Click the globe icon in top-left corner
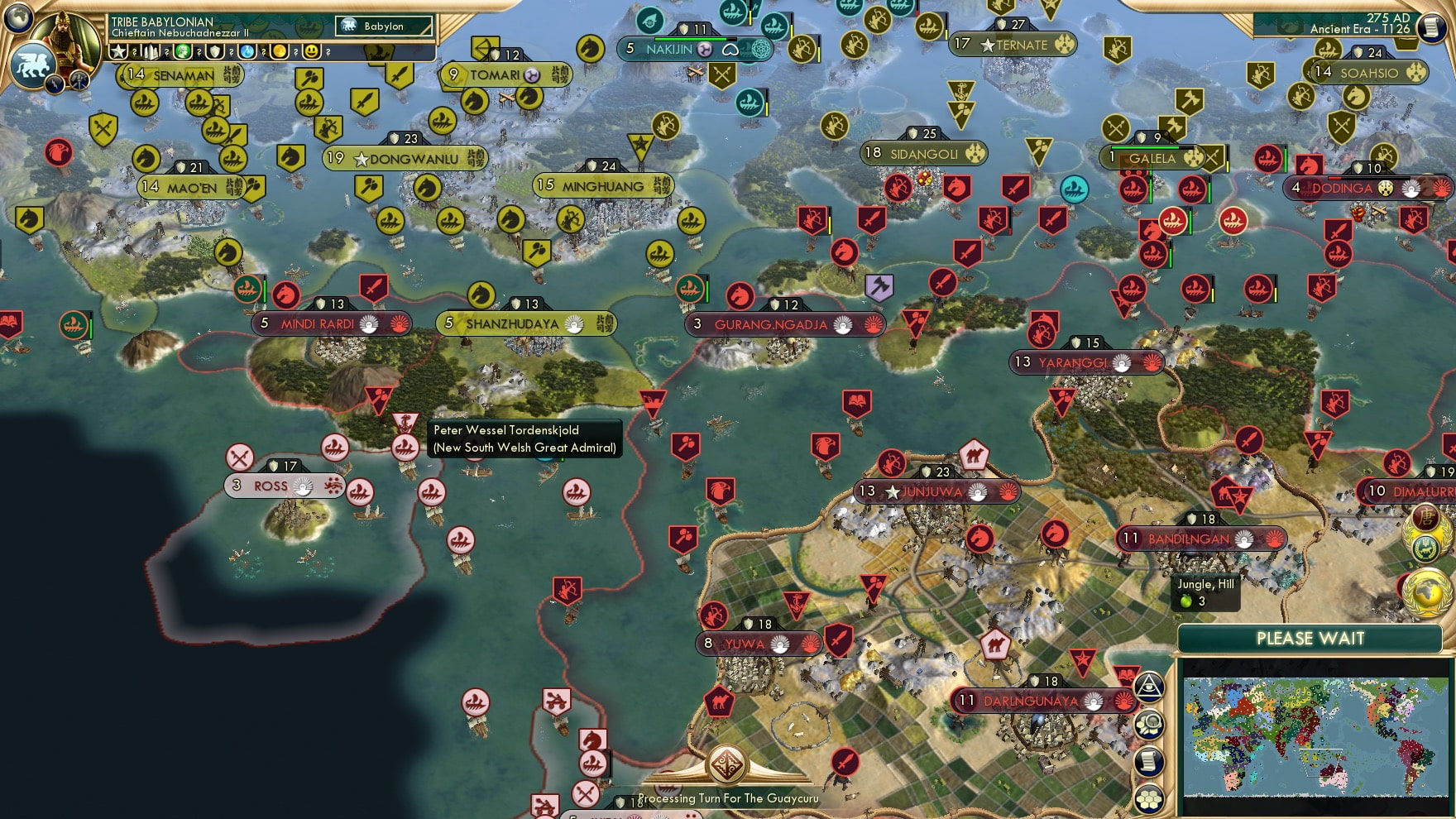The width and height of the screenshot is (1456, 819). click(17, 18)
